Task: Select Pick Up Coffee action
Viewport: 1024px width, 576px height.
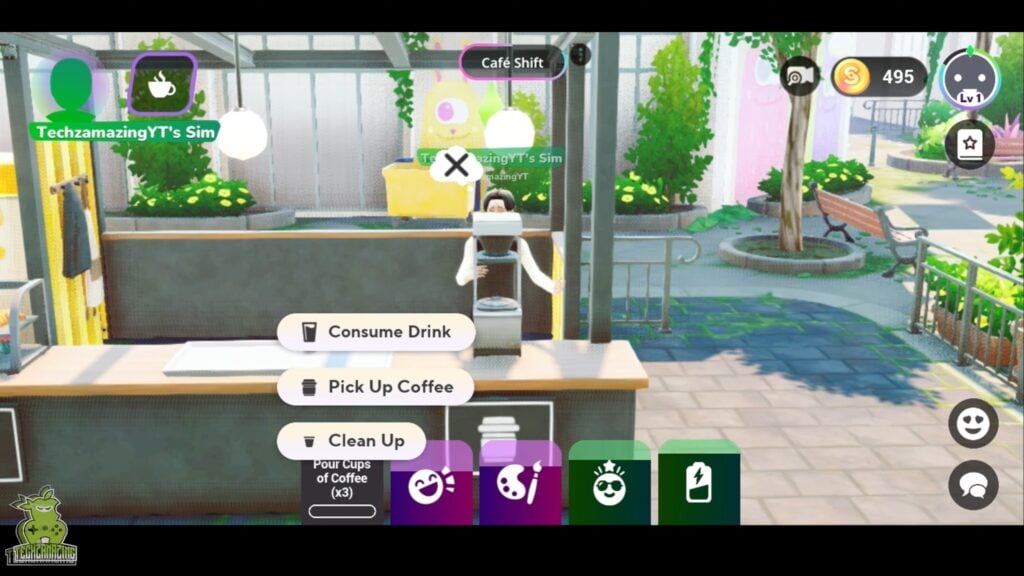Action: coord(376,387)
